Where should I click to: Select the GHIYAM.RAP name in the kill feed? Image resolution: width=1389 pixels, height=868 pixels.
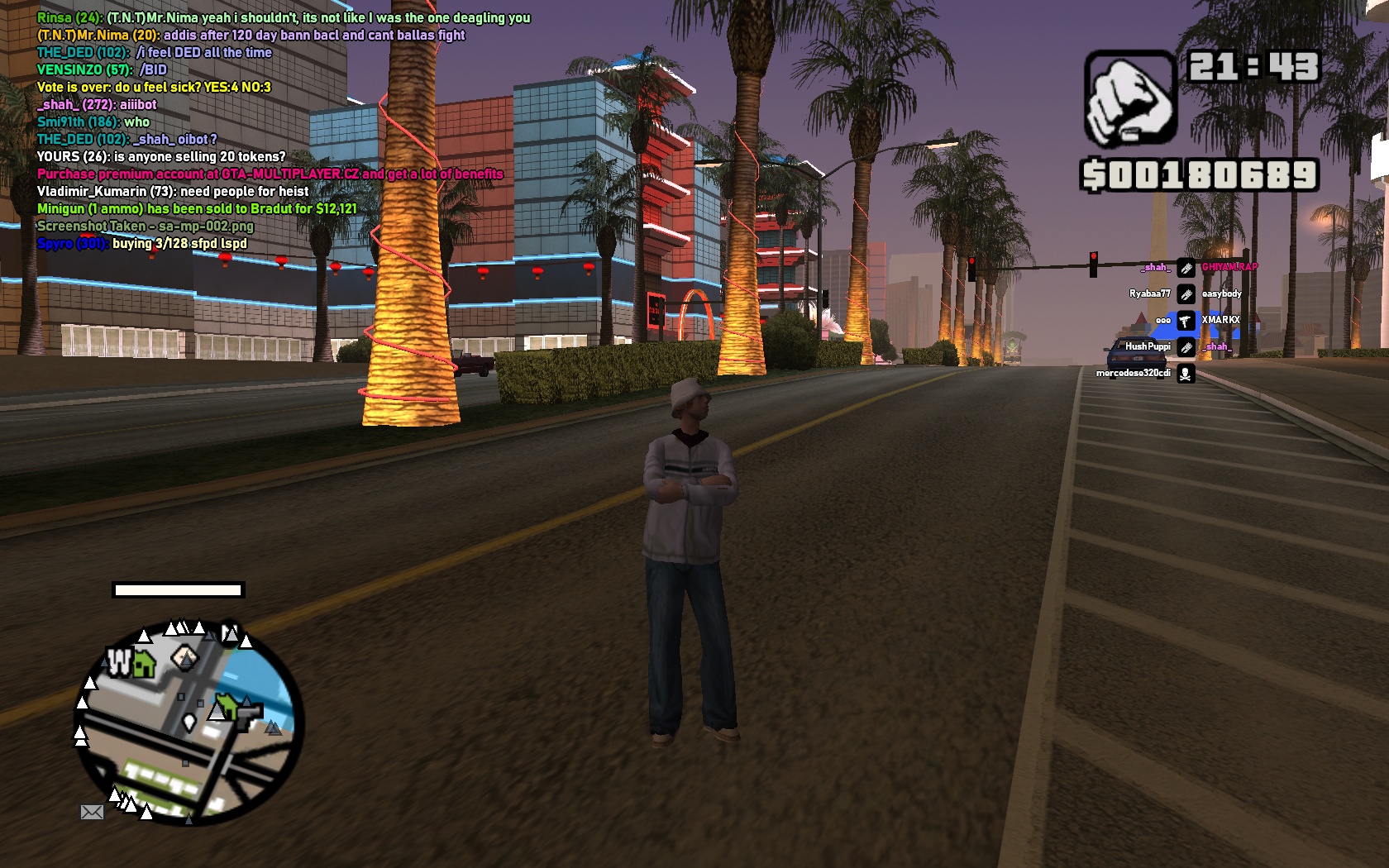click(1229, 267)
